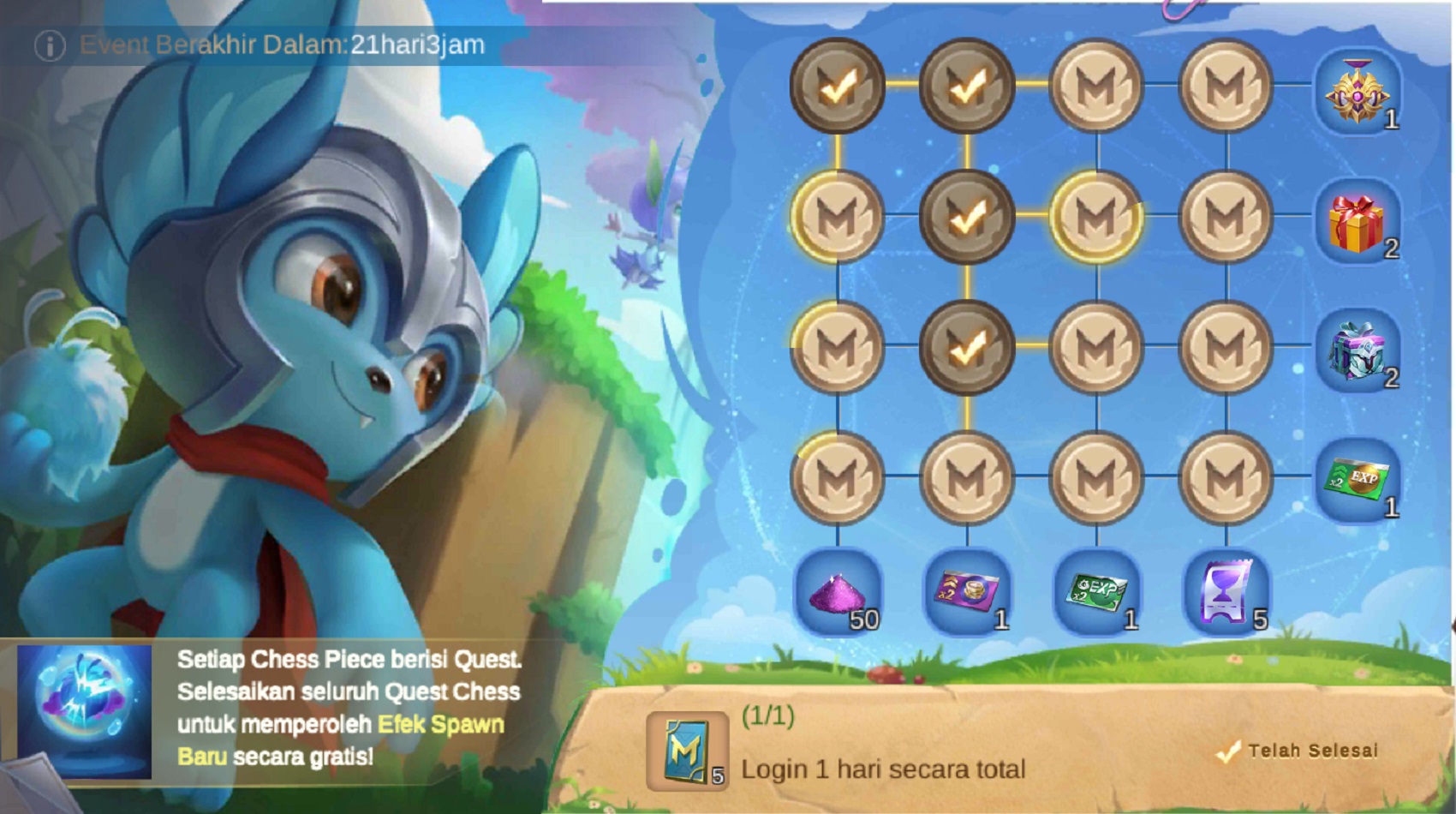The height and width of the screenshot is (814, 1456).
Task: Select the checkmarked chess piece in second row
Action: click(968, 217)
